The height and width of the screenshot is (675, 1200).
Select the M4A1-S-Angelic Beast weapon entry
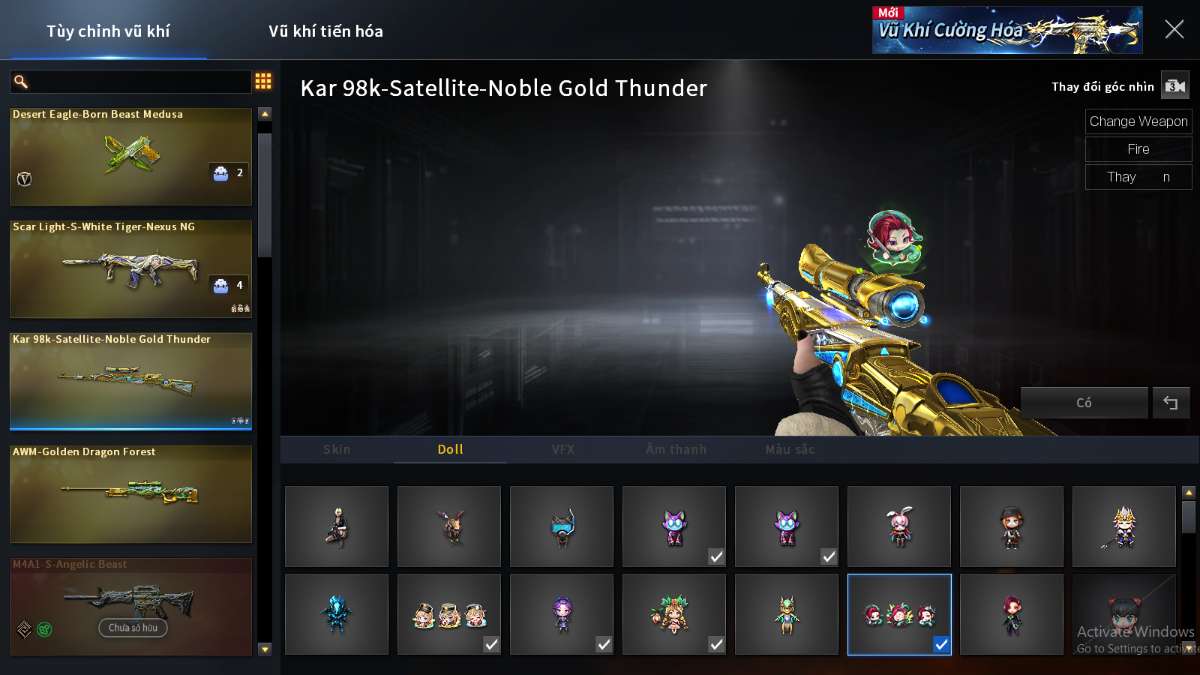click(x=130, y=606)
